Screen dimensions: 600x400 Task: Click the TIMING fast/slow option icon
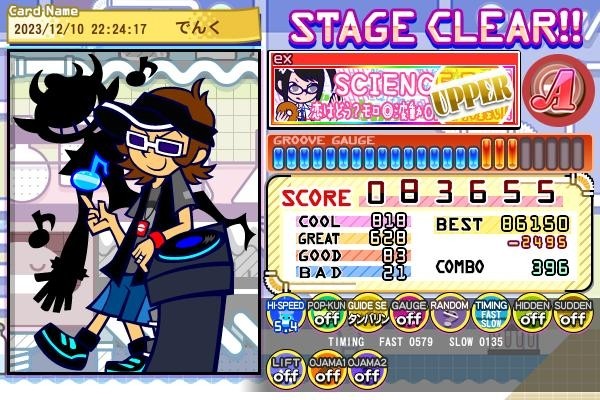tap(490, 318)
